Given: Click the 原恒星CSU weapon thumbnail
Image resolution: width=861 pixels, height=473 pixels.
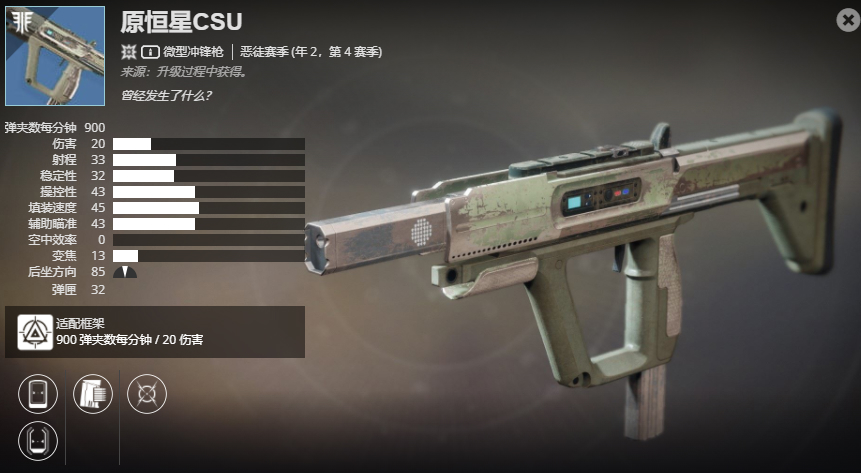Looking at the screenshot, I should coord(55,56).
